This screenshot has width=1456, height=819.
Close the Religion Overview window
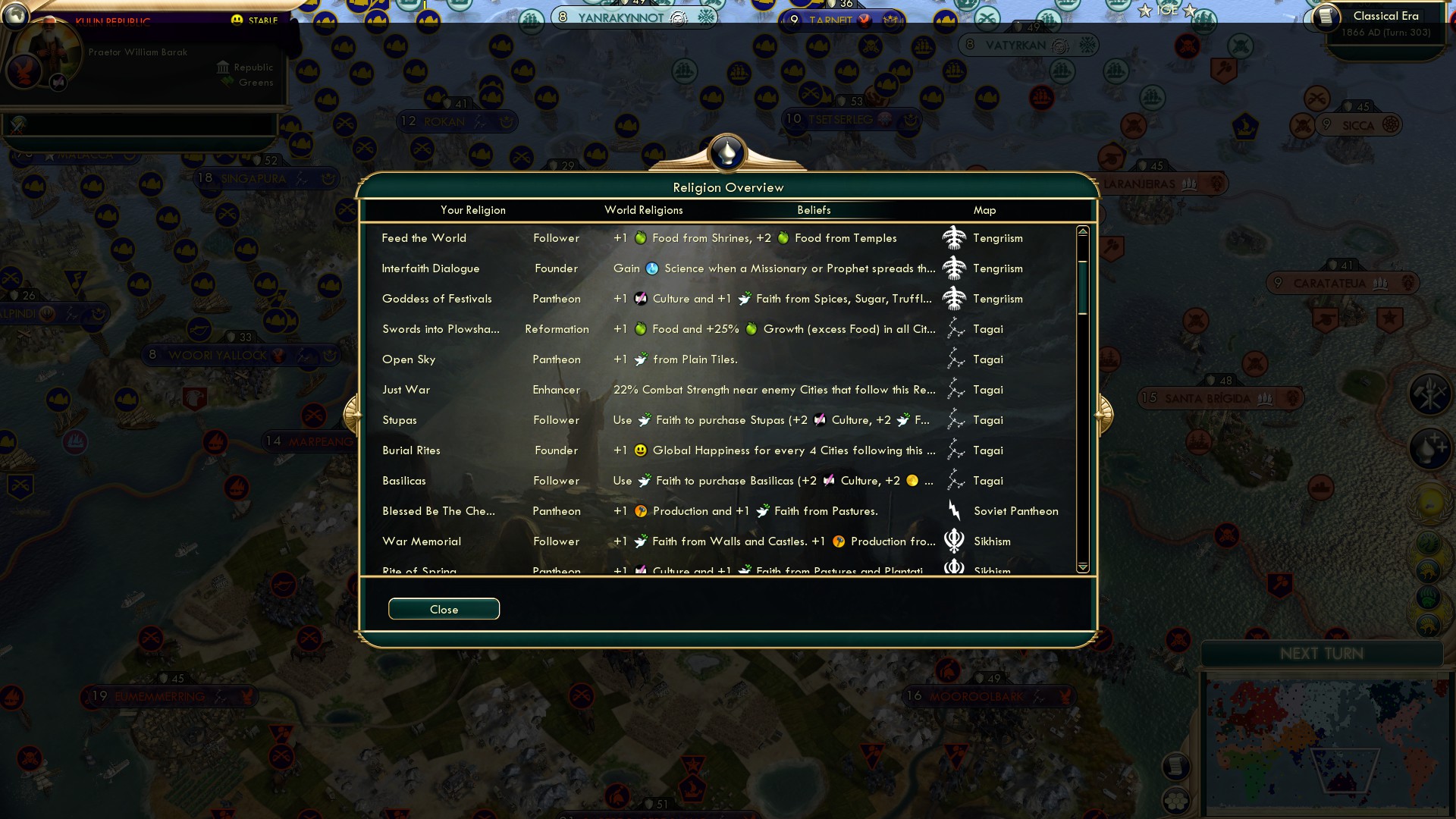[x=444, y=609]
